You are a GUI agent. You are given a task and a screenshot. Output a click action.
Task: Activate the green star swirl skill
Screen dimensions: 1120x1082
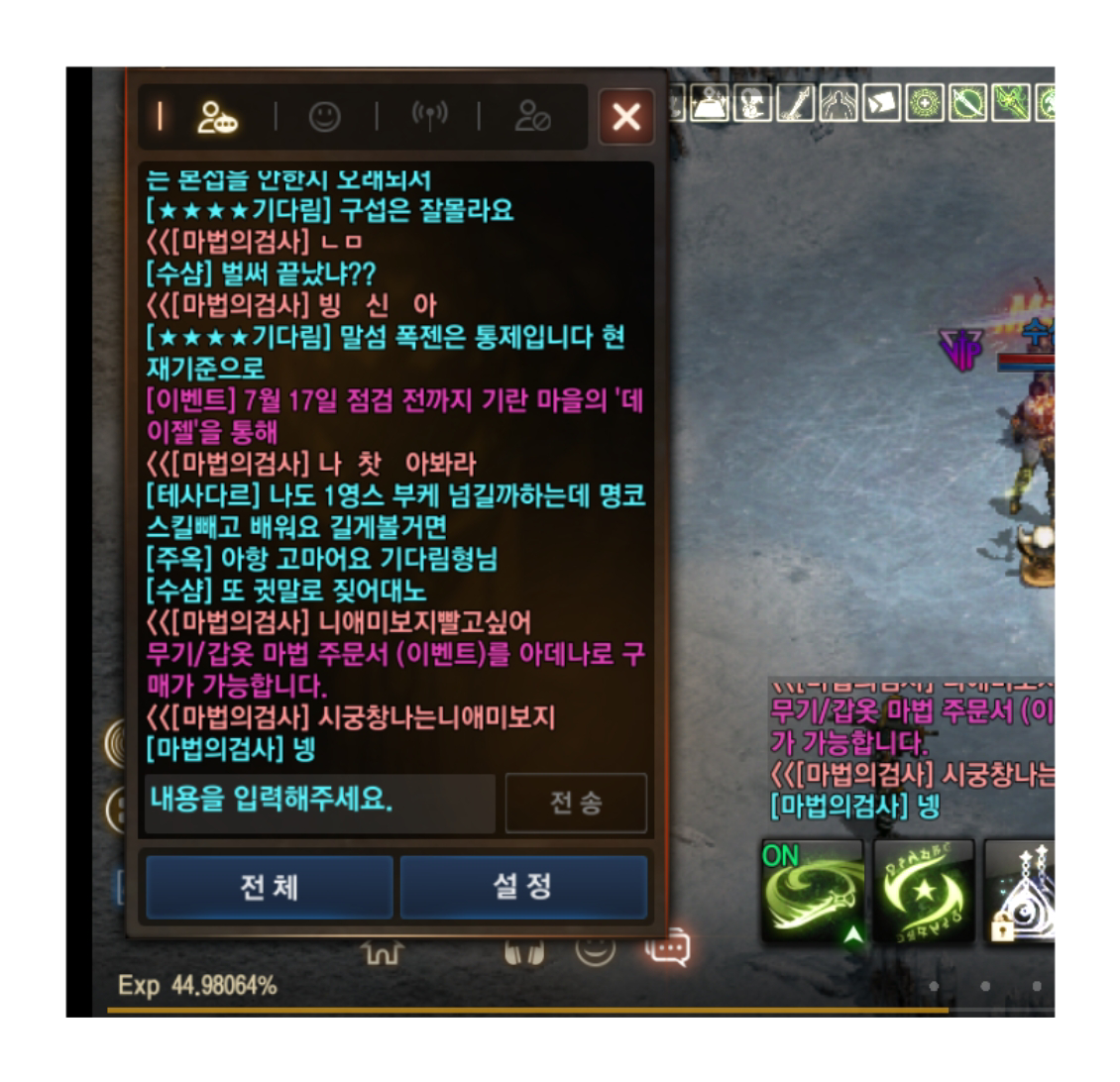click(x=924, y=891)
